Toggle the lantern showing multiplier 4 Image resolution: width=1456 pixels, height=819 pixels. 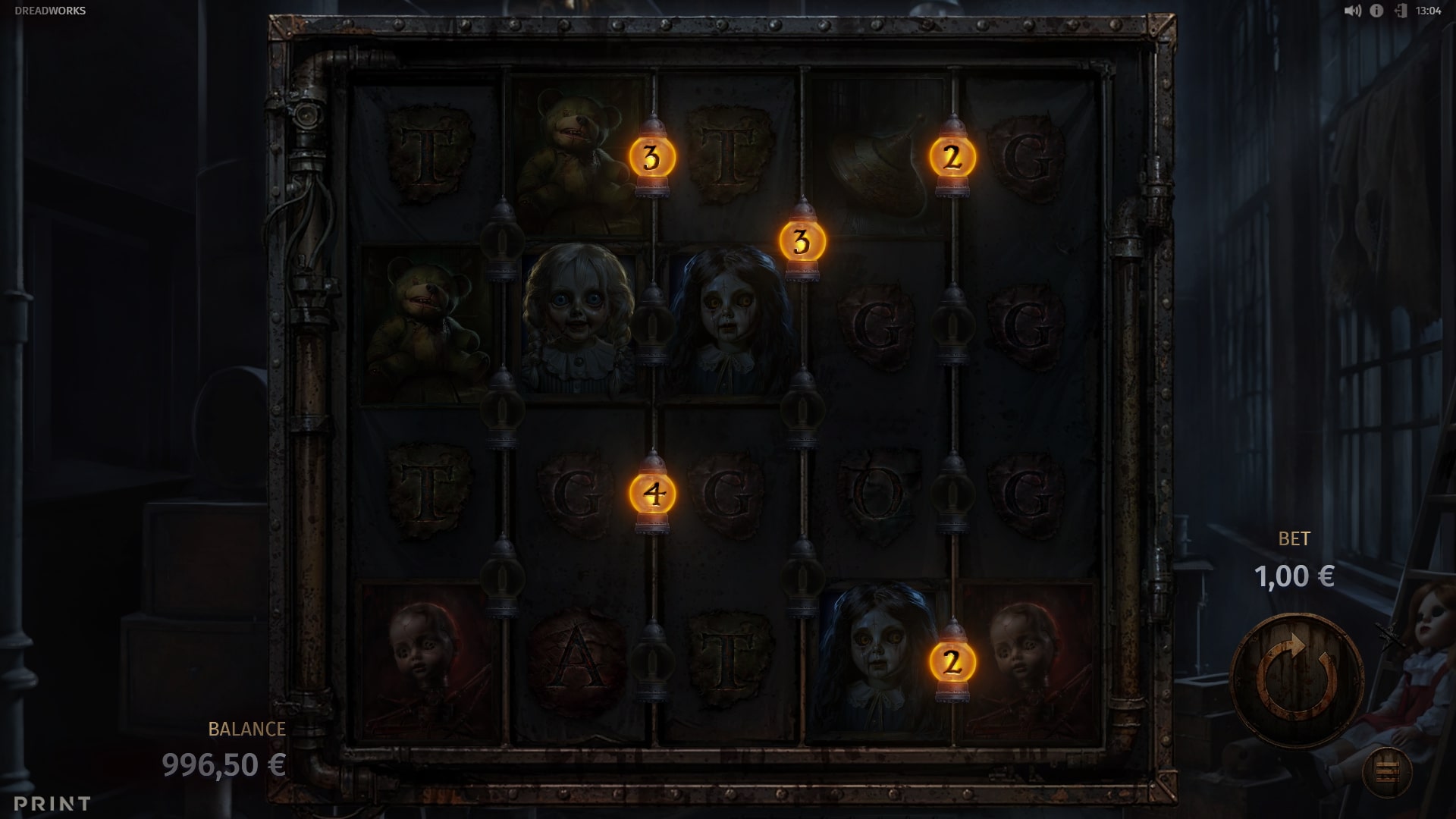coord(652,491)
